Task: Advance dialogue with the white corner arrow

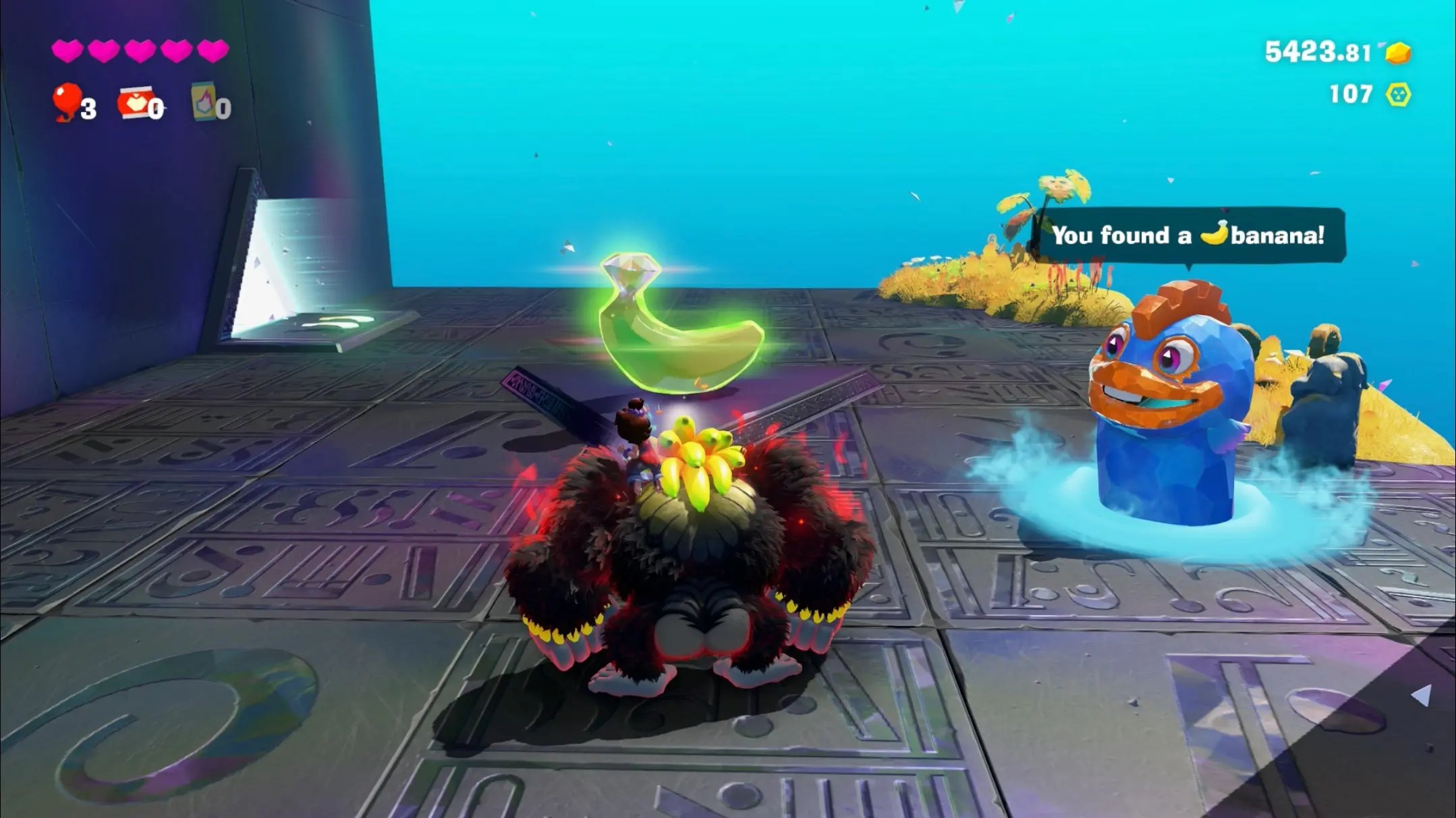Action: pyautogui.click(x=1421, y=695)
